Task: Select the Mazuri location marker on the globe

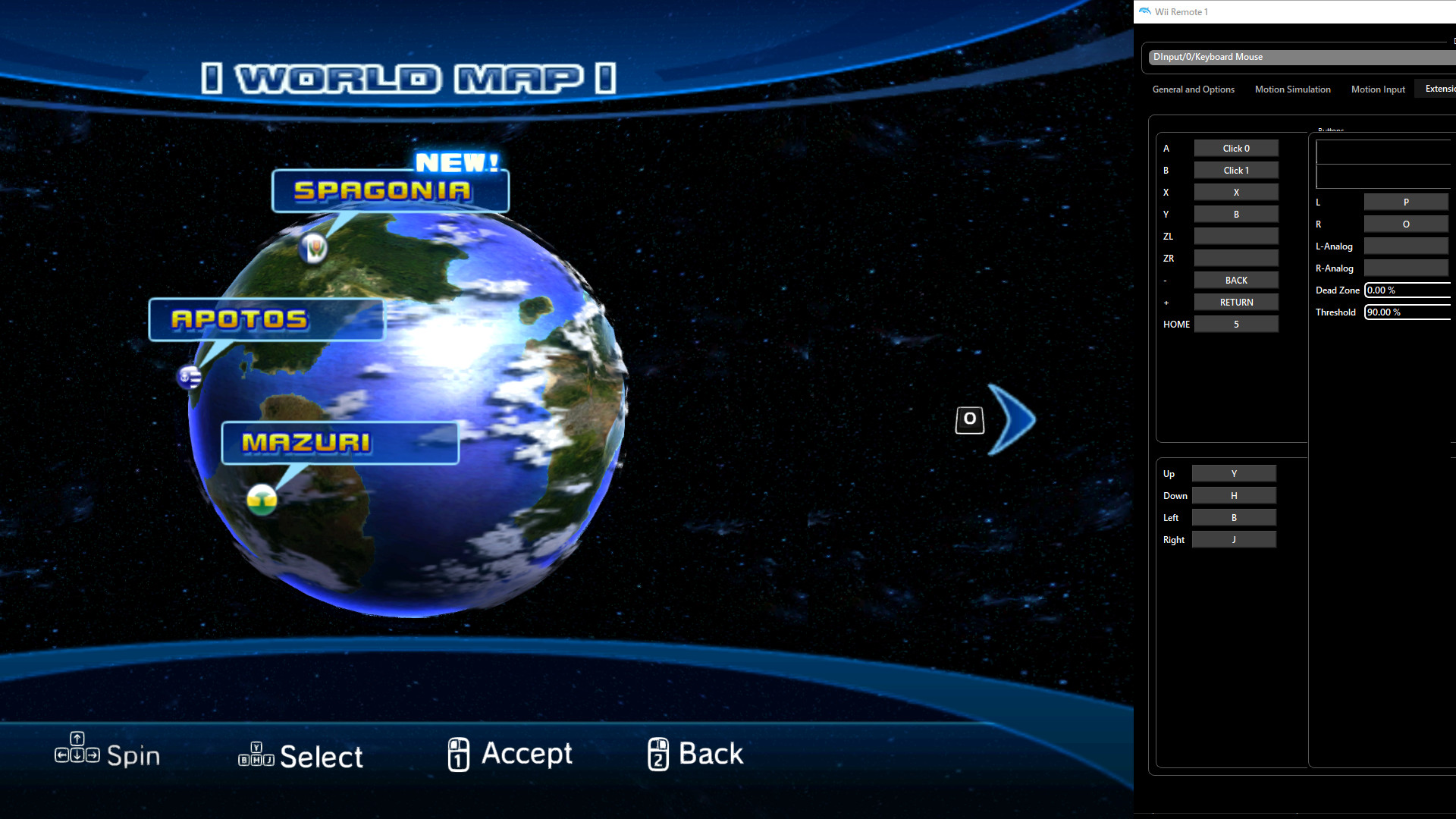Action: (x=262, y=500)
